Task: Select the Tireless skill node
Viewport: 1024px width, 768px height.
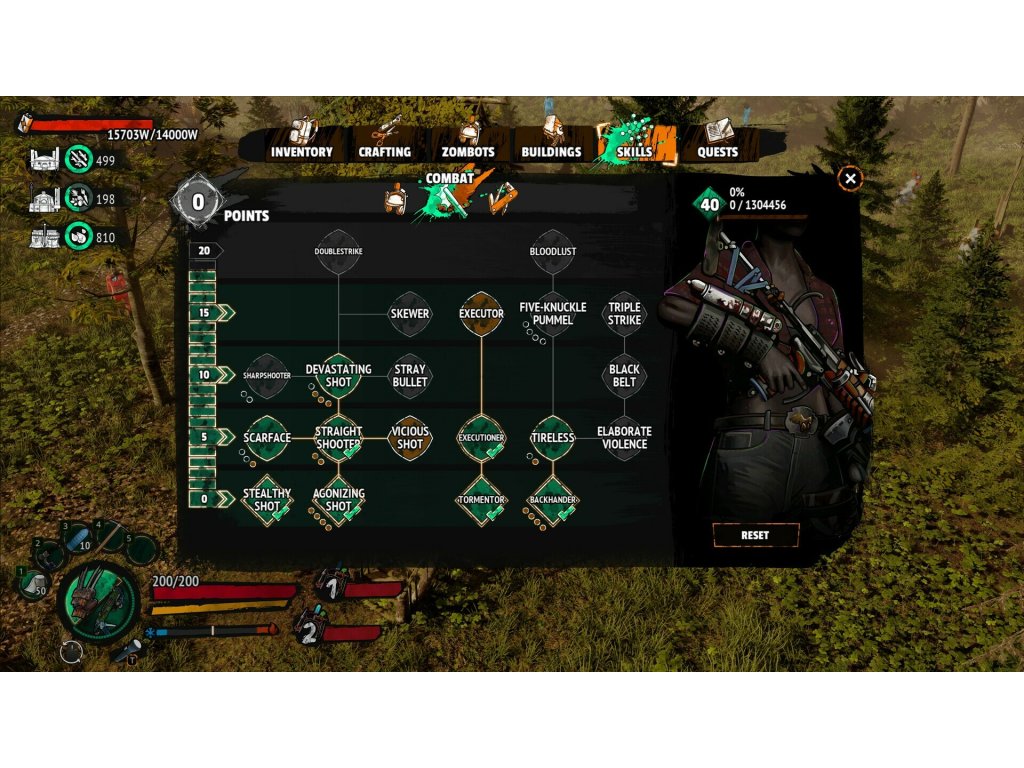Action: pos(553,437)
